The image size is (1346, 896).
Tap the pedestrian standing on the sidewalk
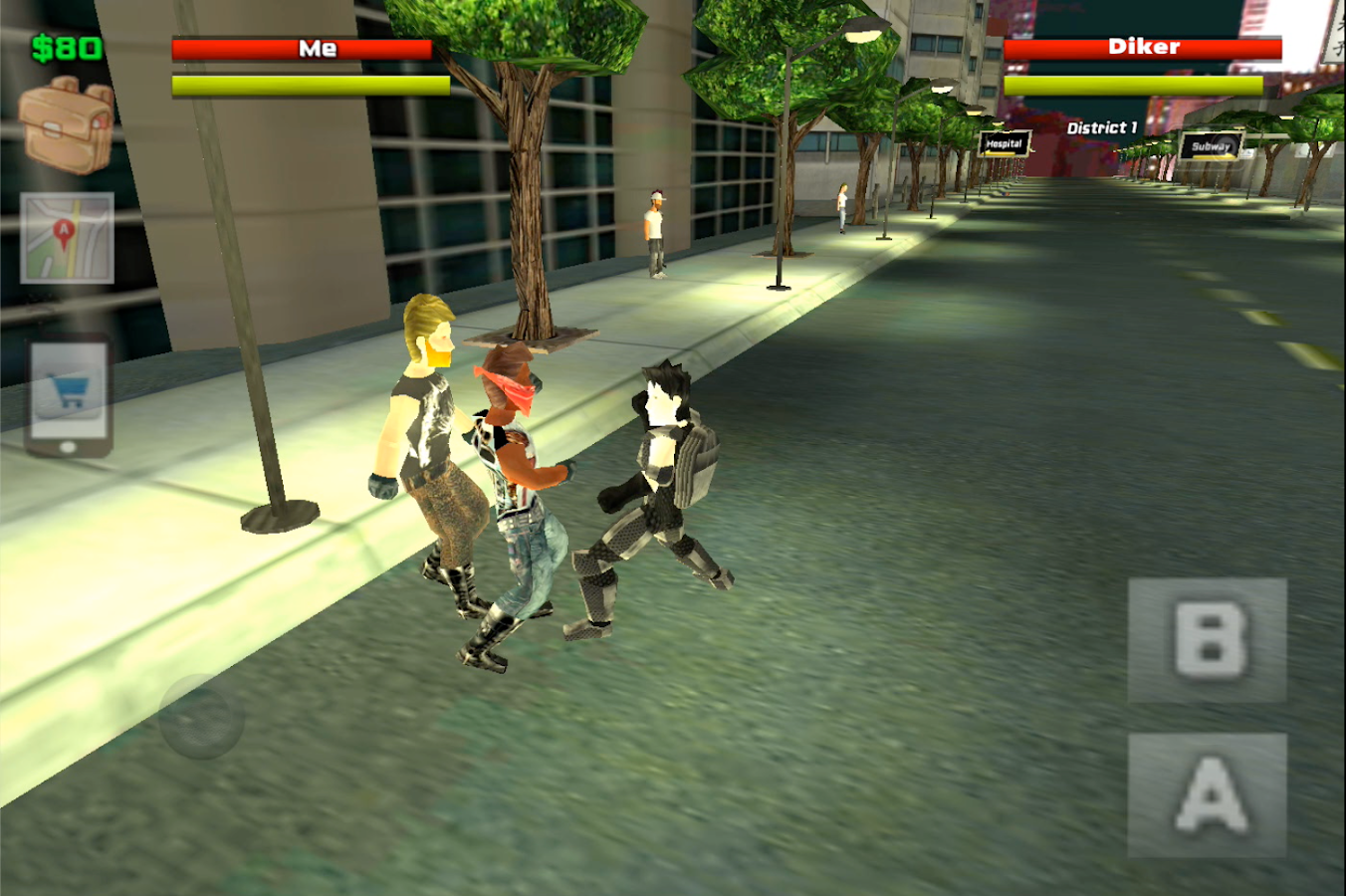(655, 229)
